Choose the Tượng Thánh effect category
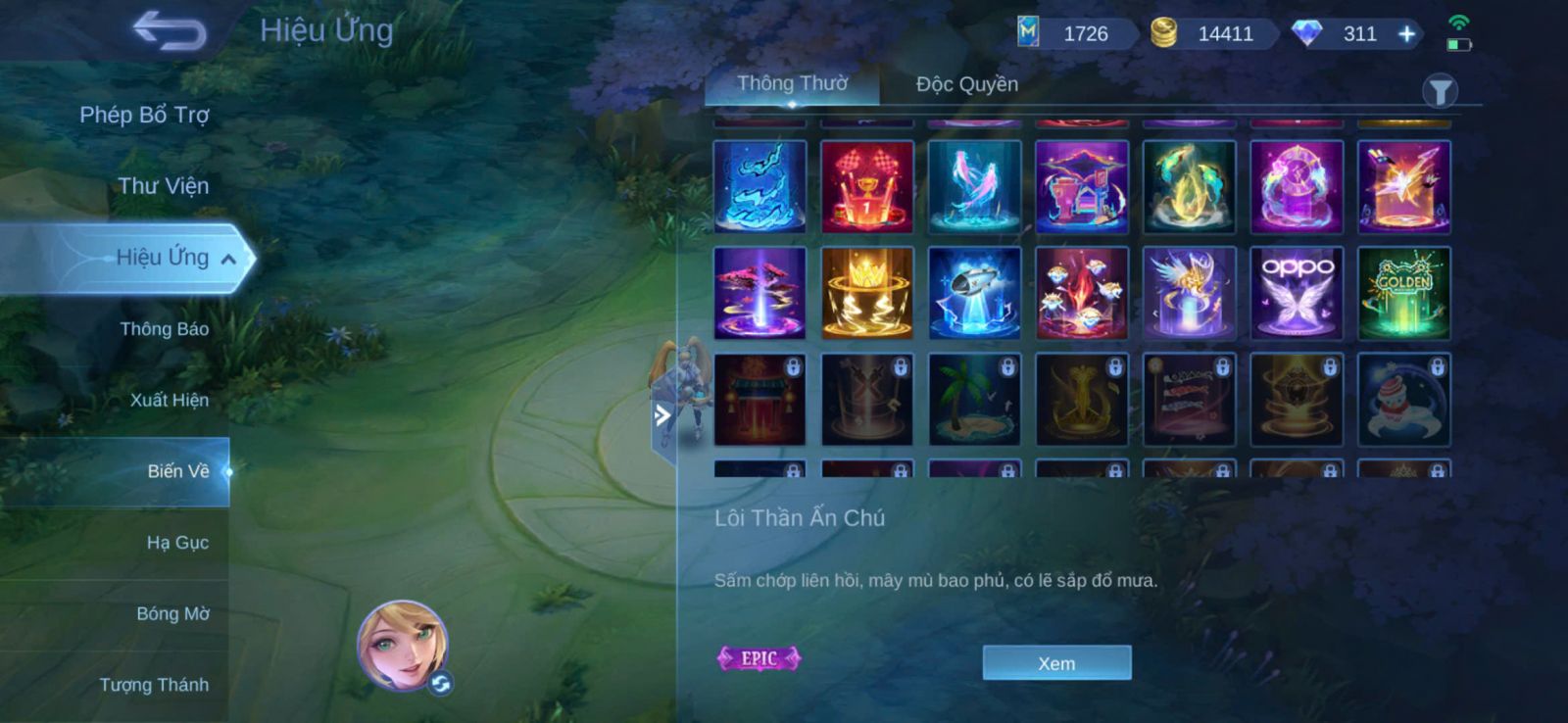Image resolution: width=1568 pixels, height=723 pixels. [154, 685]
